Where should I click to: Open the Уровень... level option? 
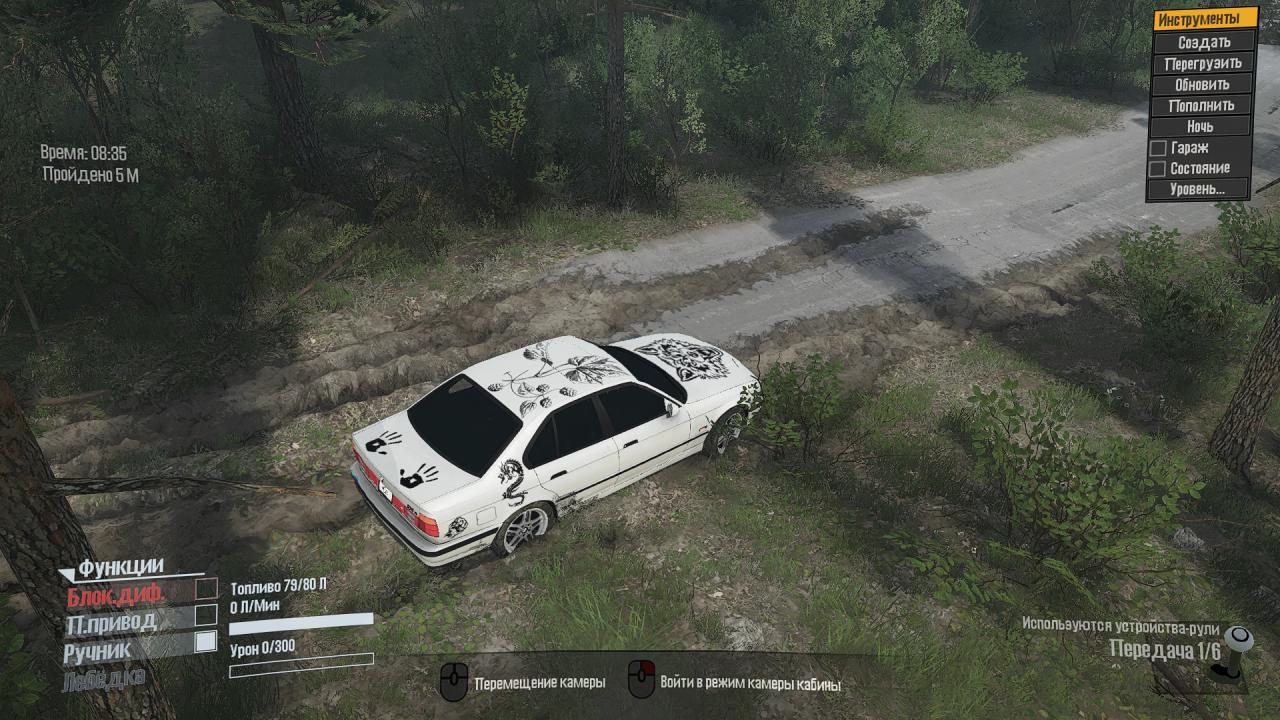pos(1198,189)
